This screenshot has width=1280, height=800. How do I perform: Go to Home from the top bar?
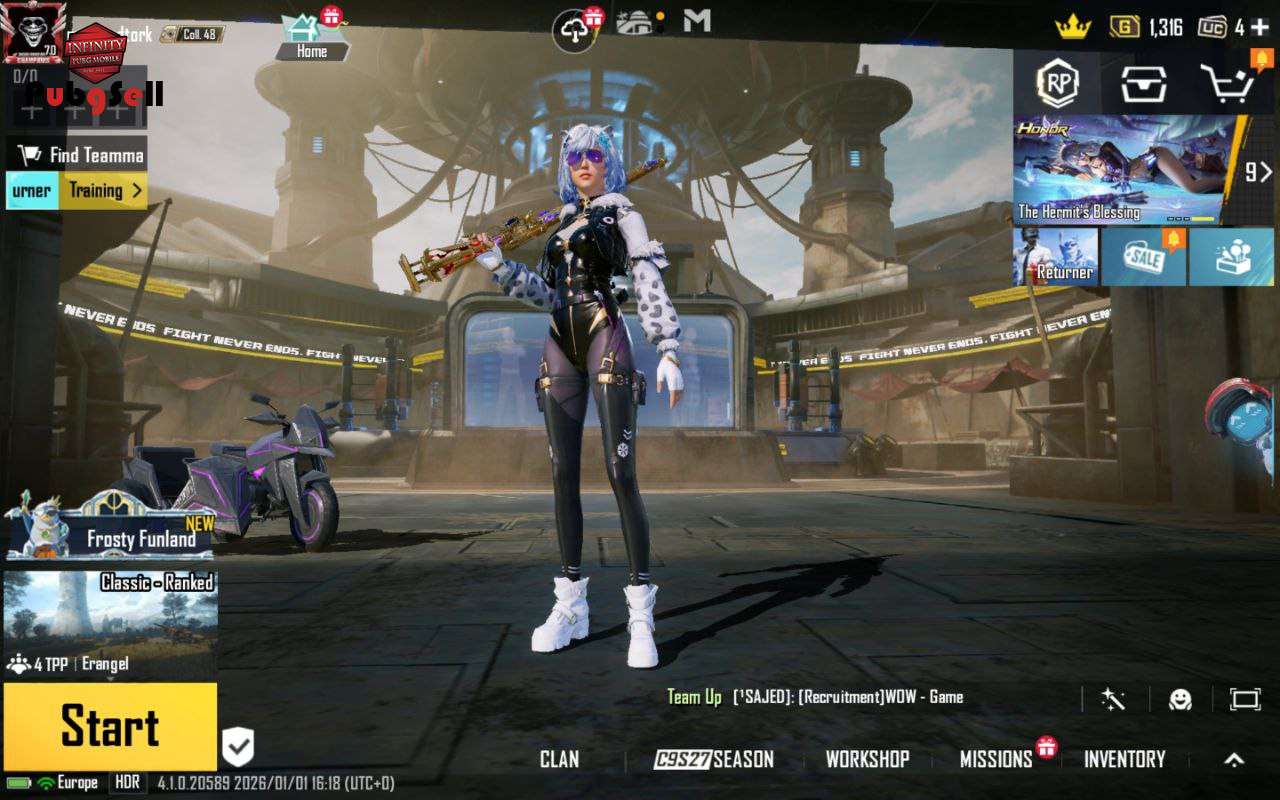[311, 38]
